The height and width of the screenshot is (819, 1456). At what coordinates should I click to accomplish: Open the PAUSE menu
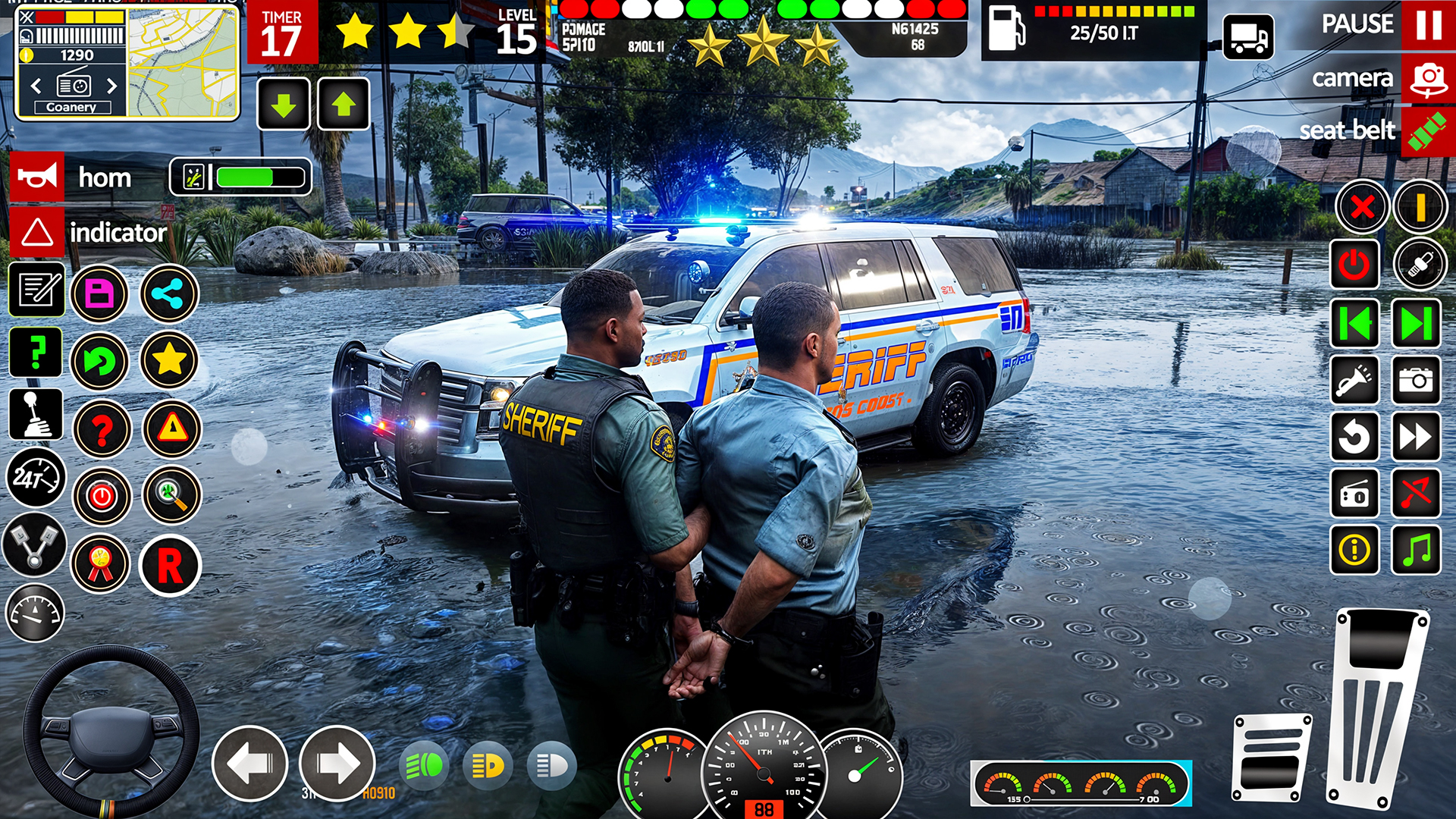1358,26
